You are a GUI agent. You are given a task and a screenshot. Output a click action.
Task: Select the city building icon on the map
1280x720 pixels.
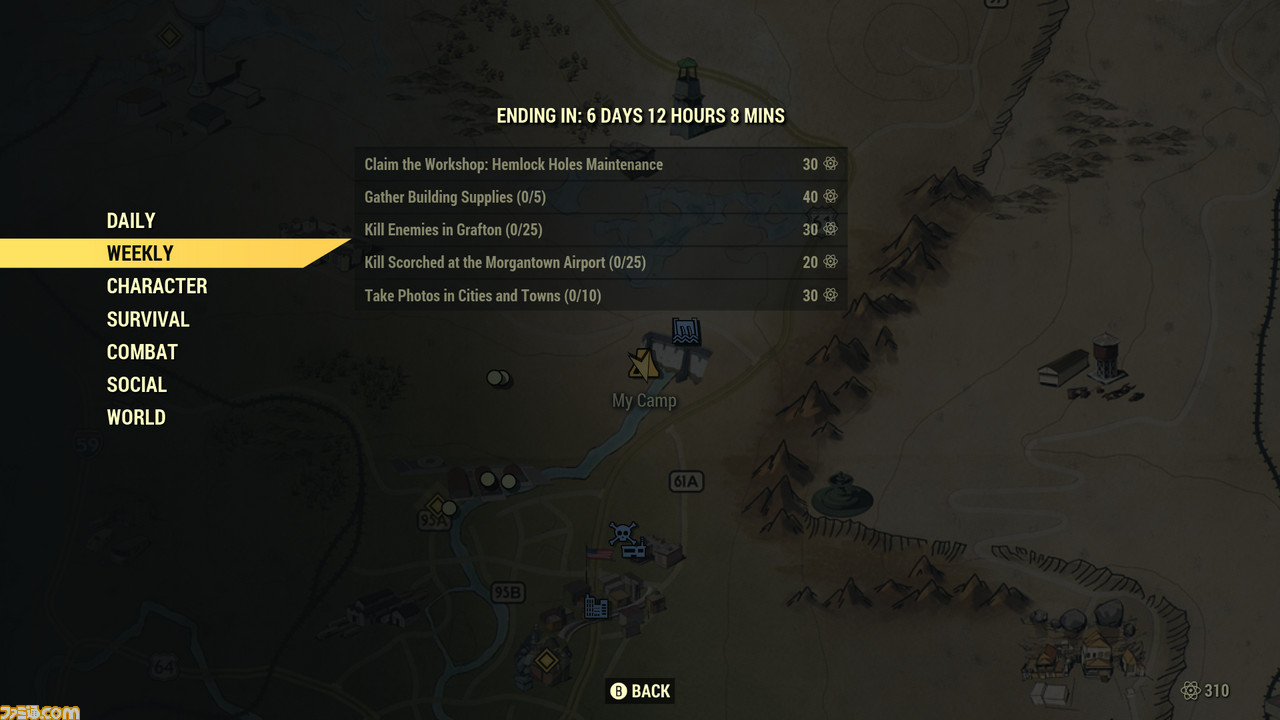point(595,605)
